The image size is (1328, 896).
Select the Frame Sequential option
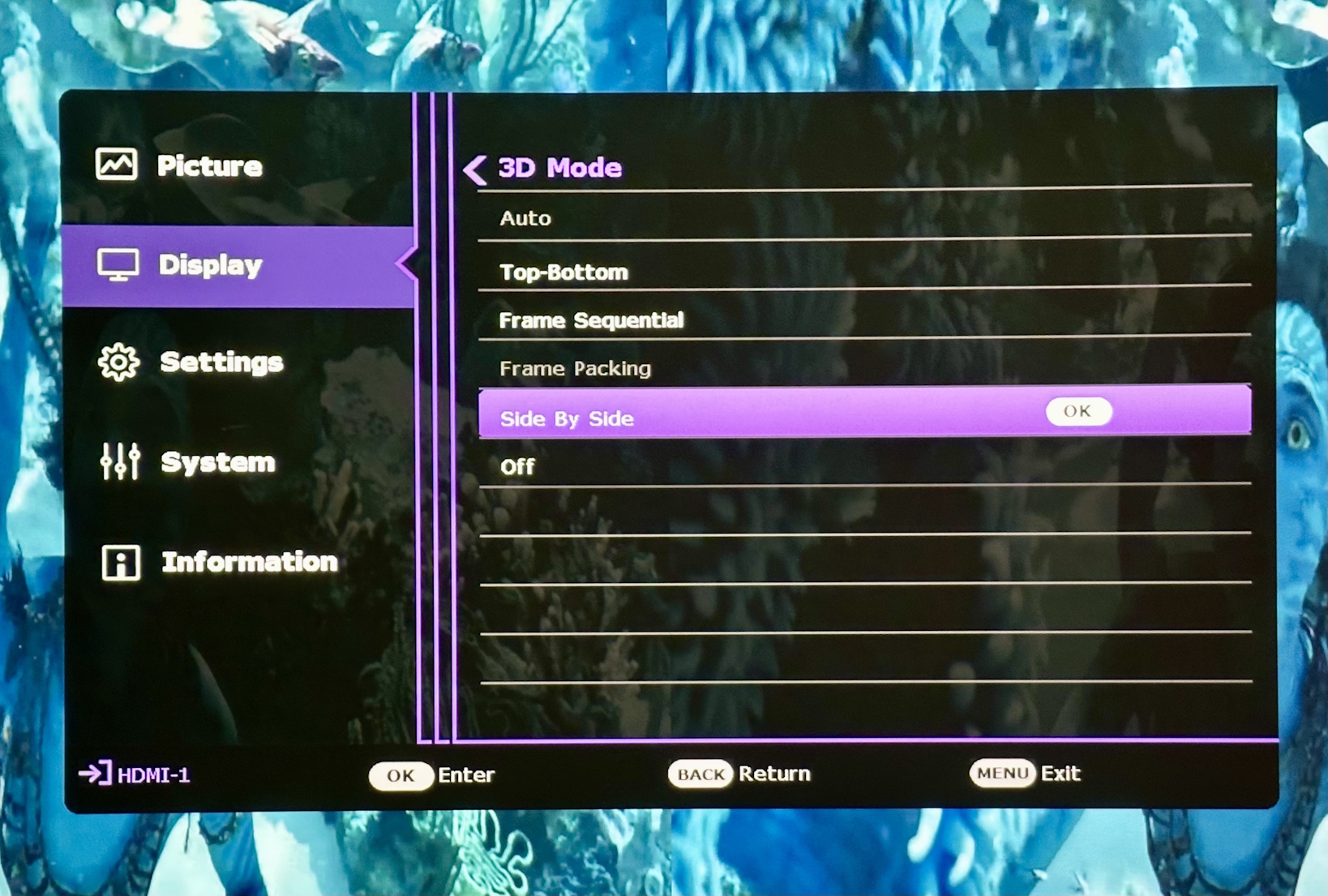pyautogui.click(x=592, y=320)
